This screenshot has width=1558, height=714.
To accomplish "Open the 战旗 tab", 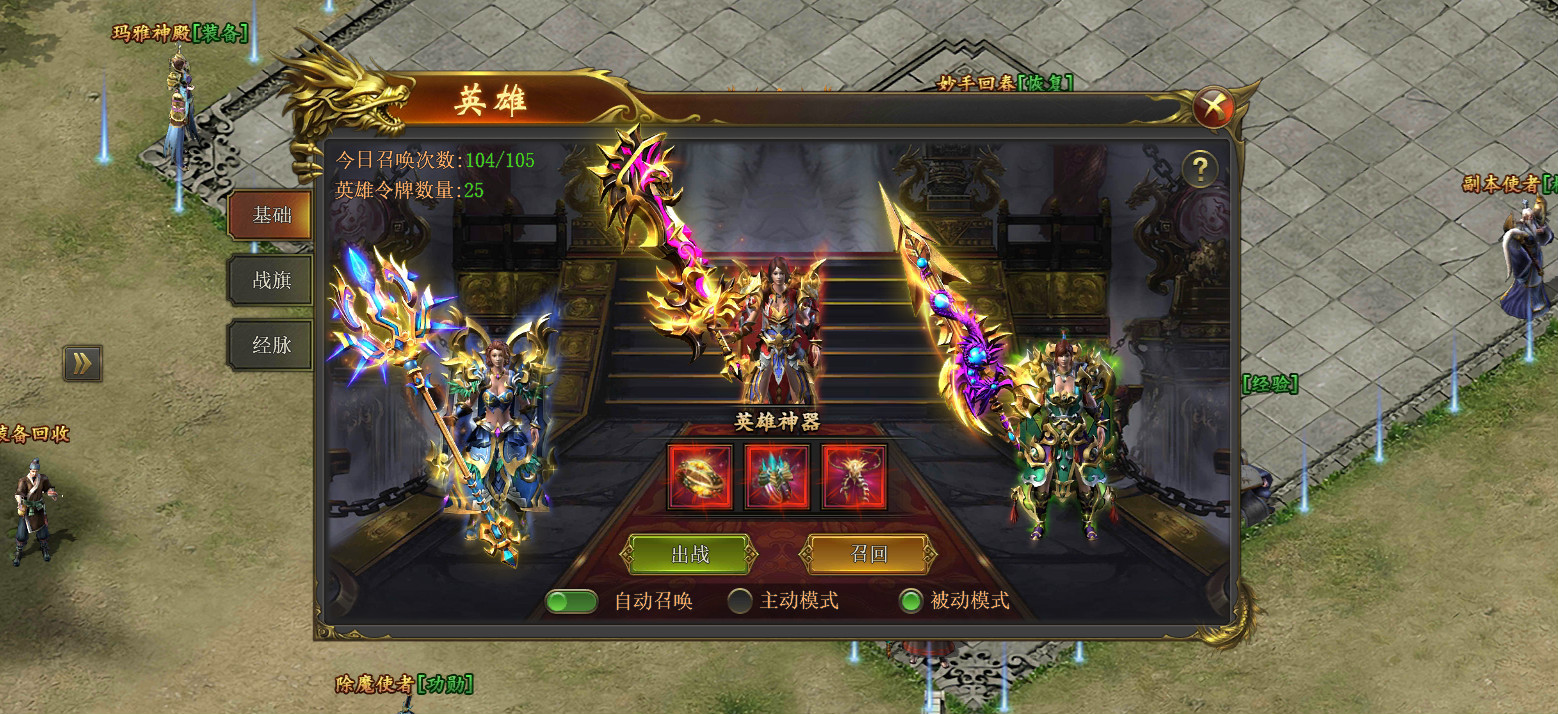I will click(x=271, y=280).
